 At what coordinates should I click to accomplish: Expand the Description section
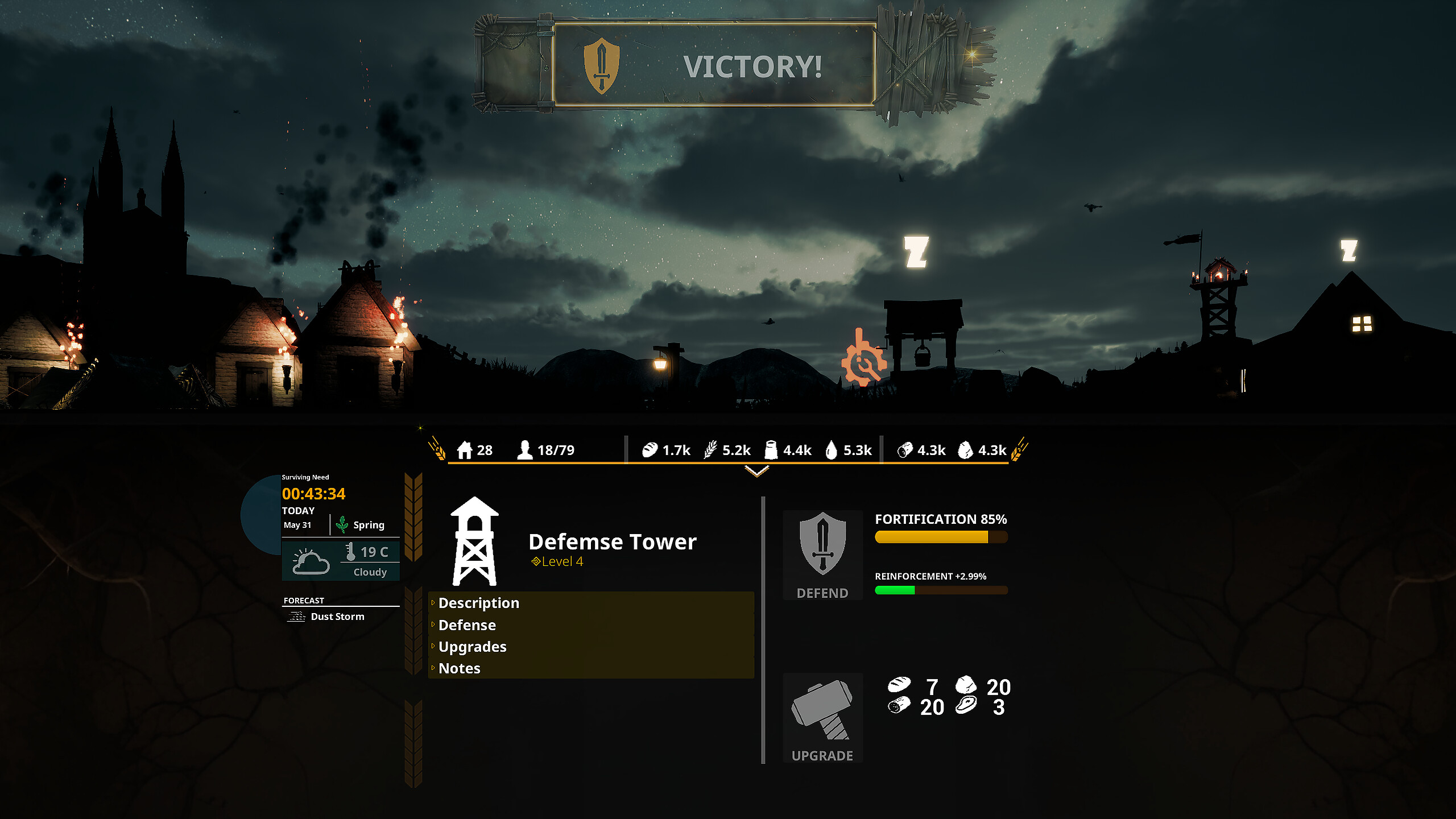coord(478,603)
